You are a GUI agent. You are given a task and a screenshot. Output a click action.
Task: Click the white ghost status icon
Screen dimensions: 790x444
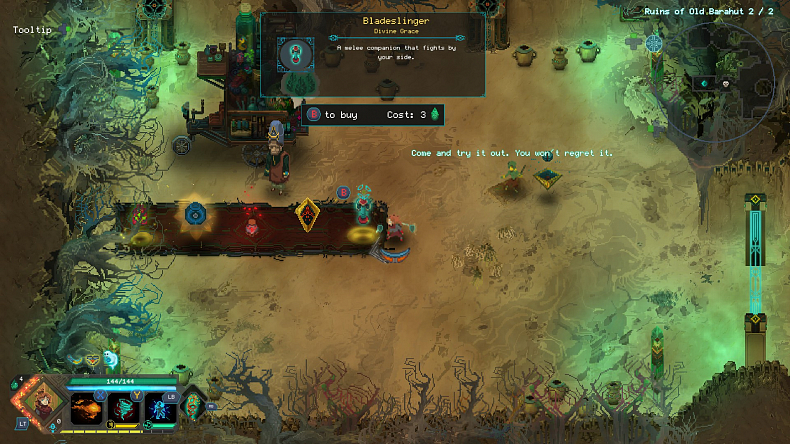[x=112, y=356]
